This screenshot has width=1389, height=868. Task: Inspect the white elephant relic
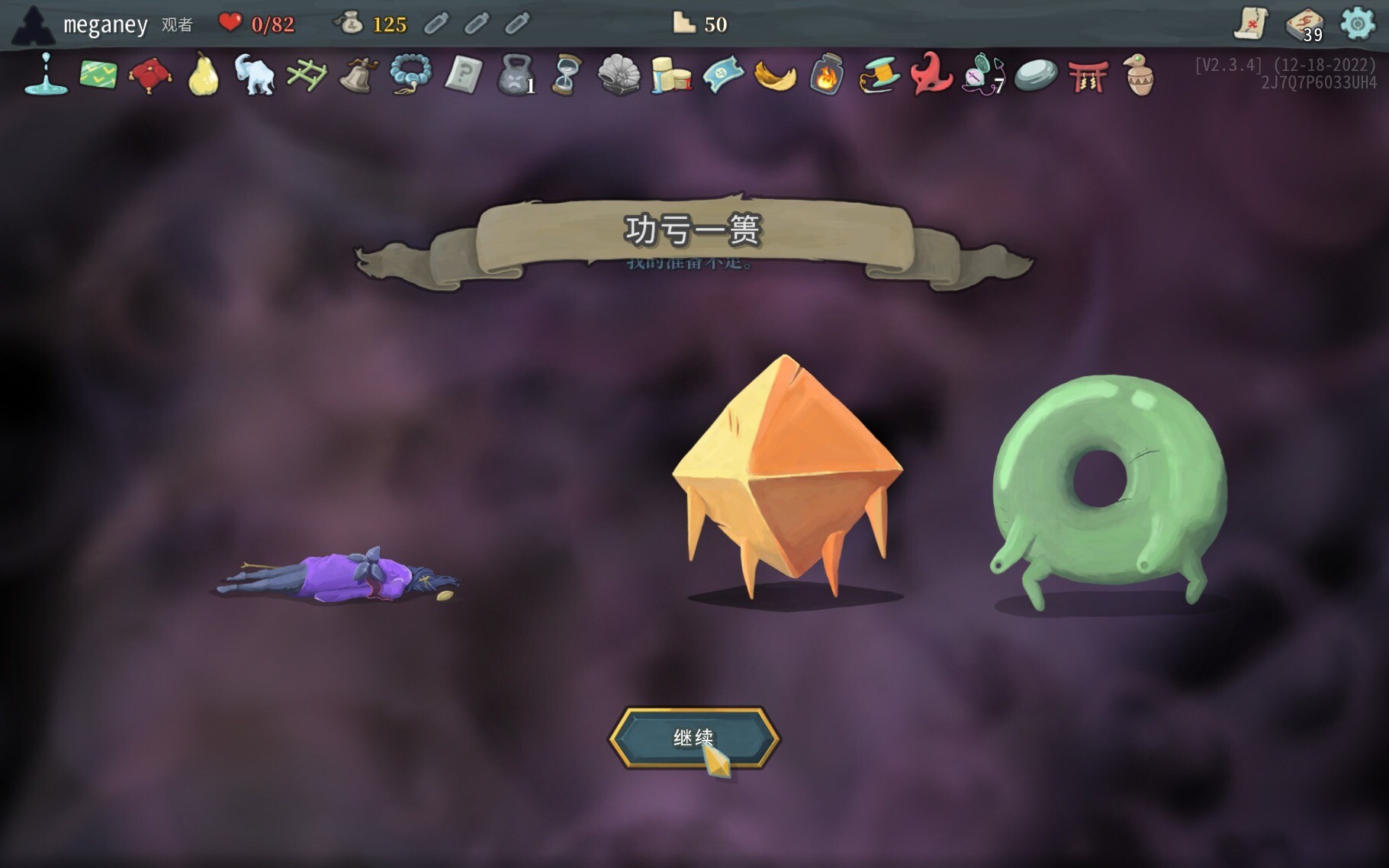(x=254, y=75)
